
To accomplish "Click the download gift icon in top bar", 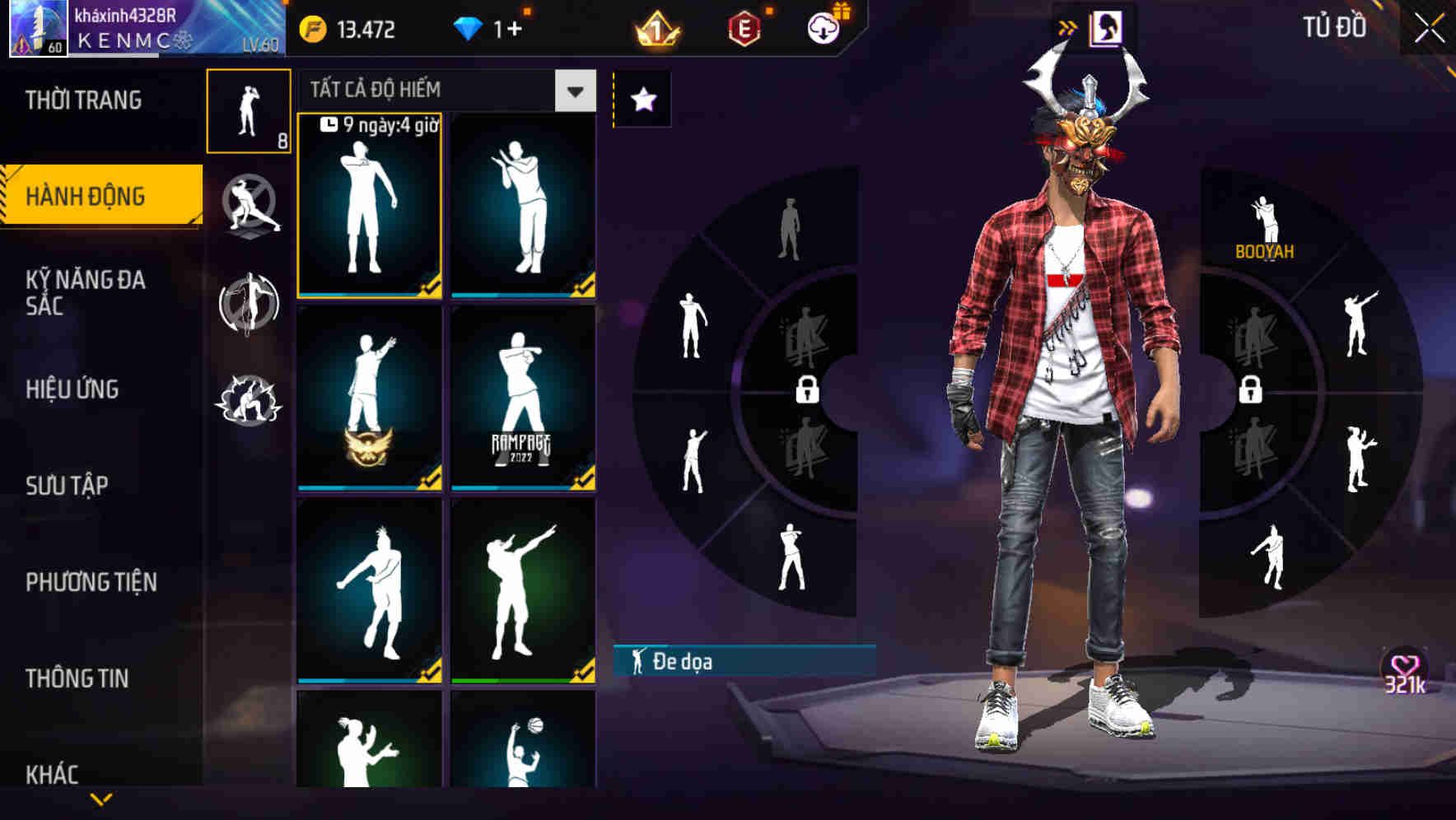I will (824, 27).
